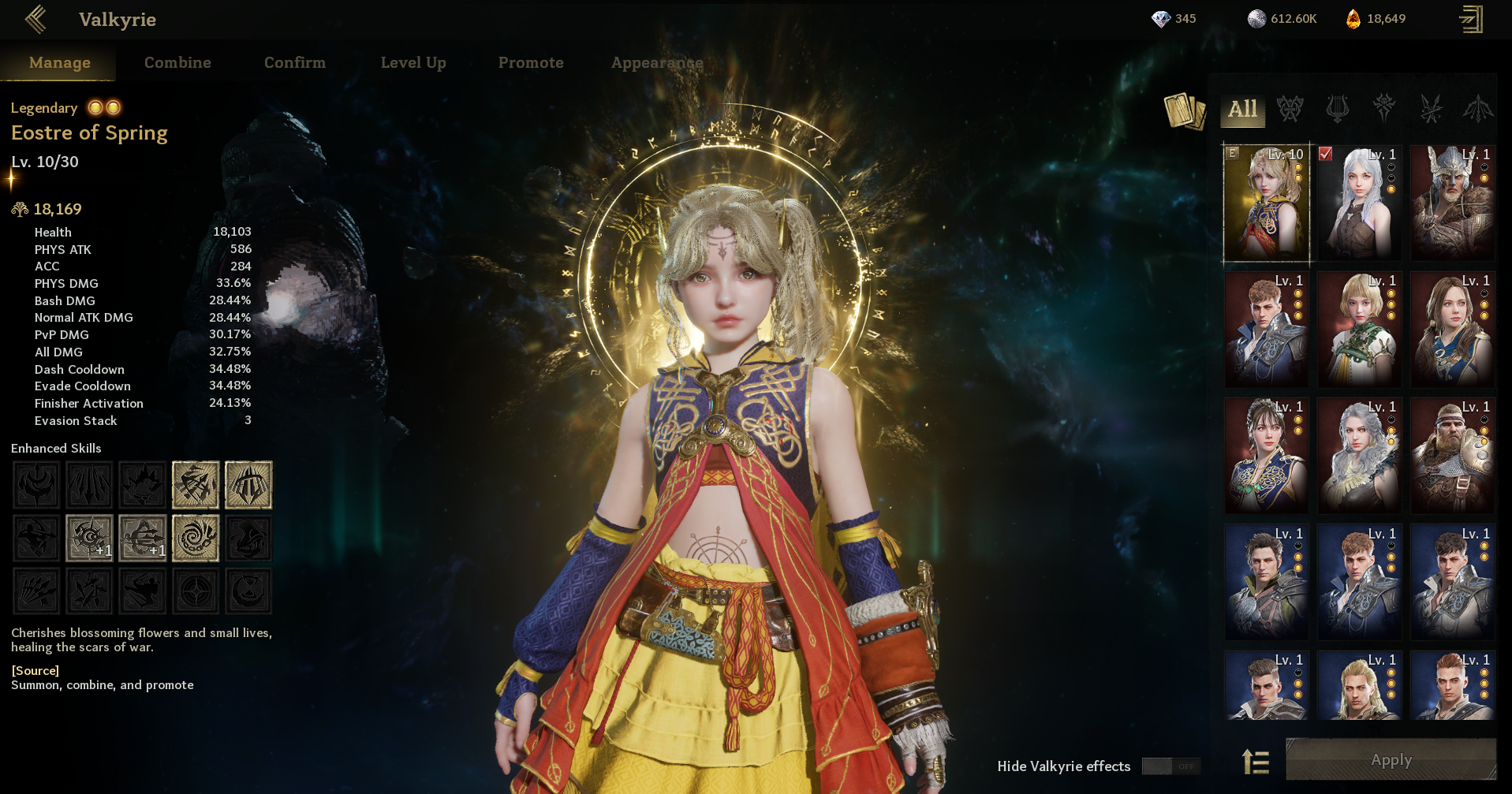
Task: Select the Manage tab
Action: coord(59,62)
